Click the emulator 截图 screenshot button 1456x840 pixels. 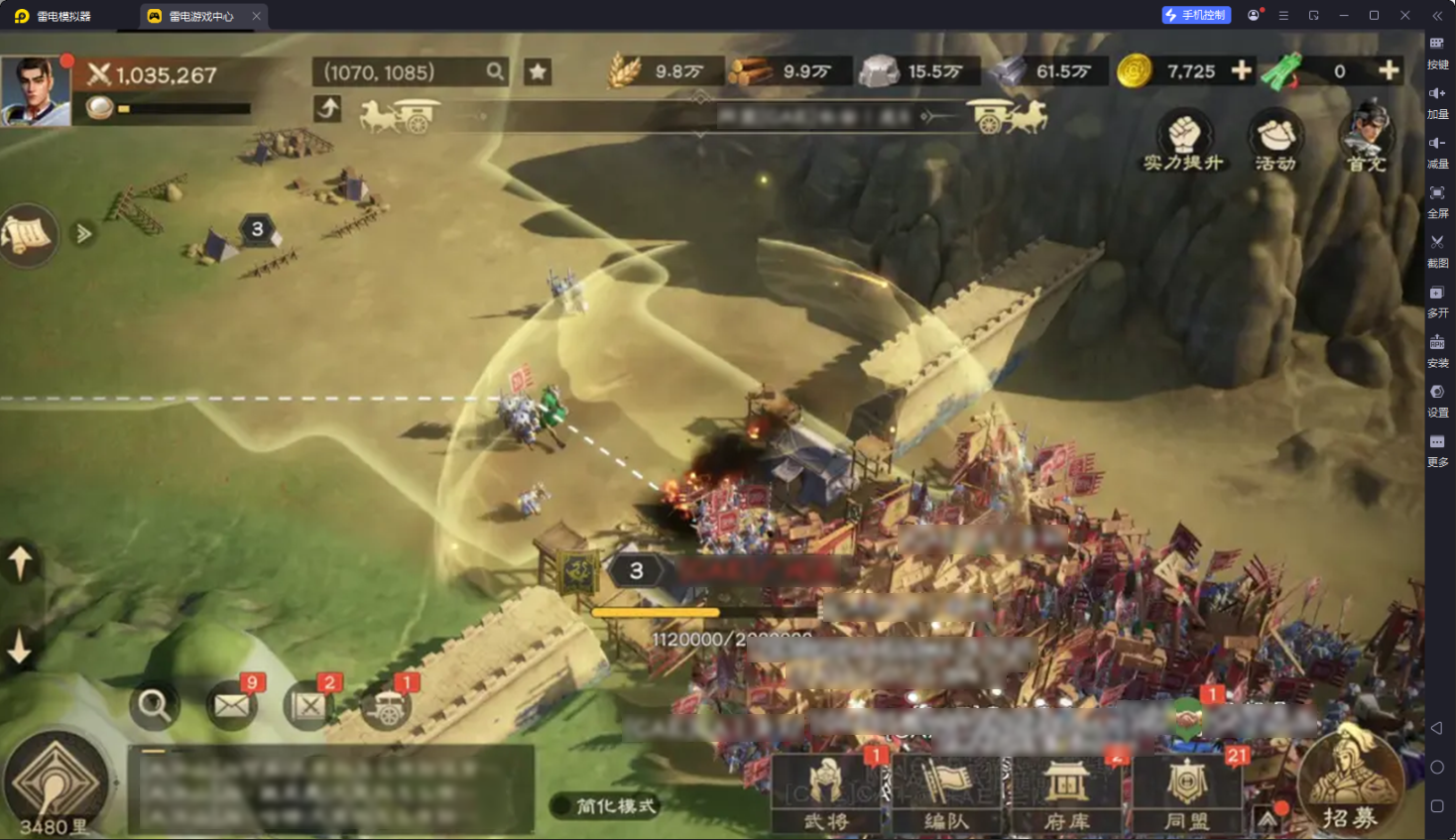pyautogui.click(x=1437, y=249)
